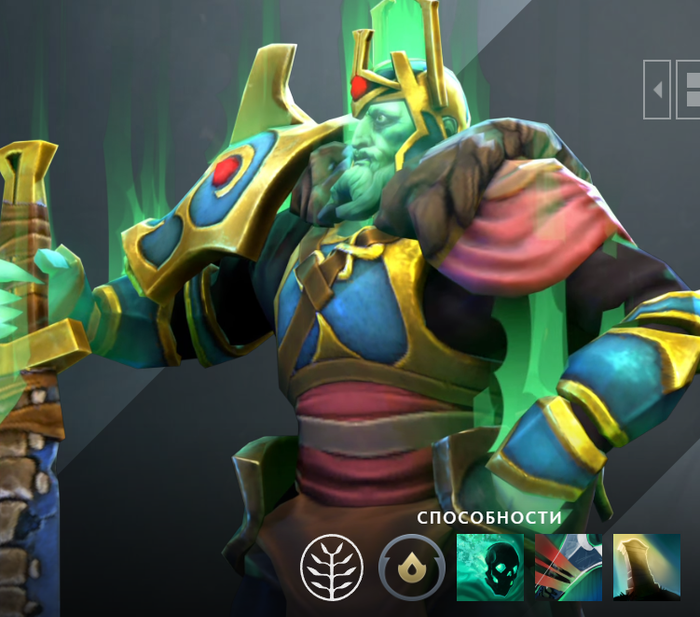Open the talent tree icon
Screen dimensions: 700x617
point(329,568)
